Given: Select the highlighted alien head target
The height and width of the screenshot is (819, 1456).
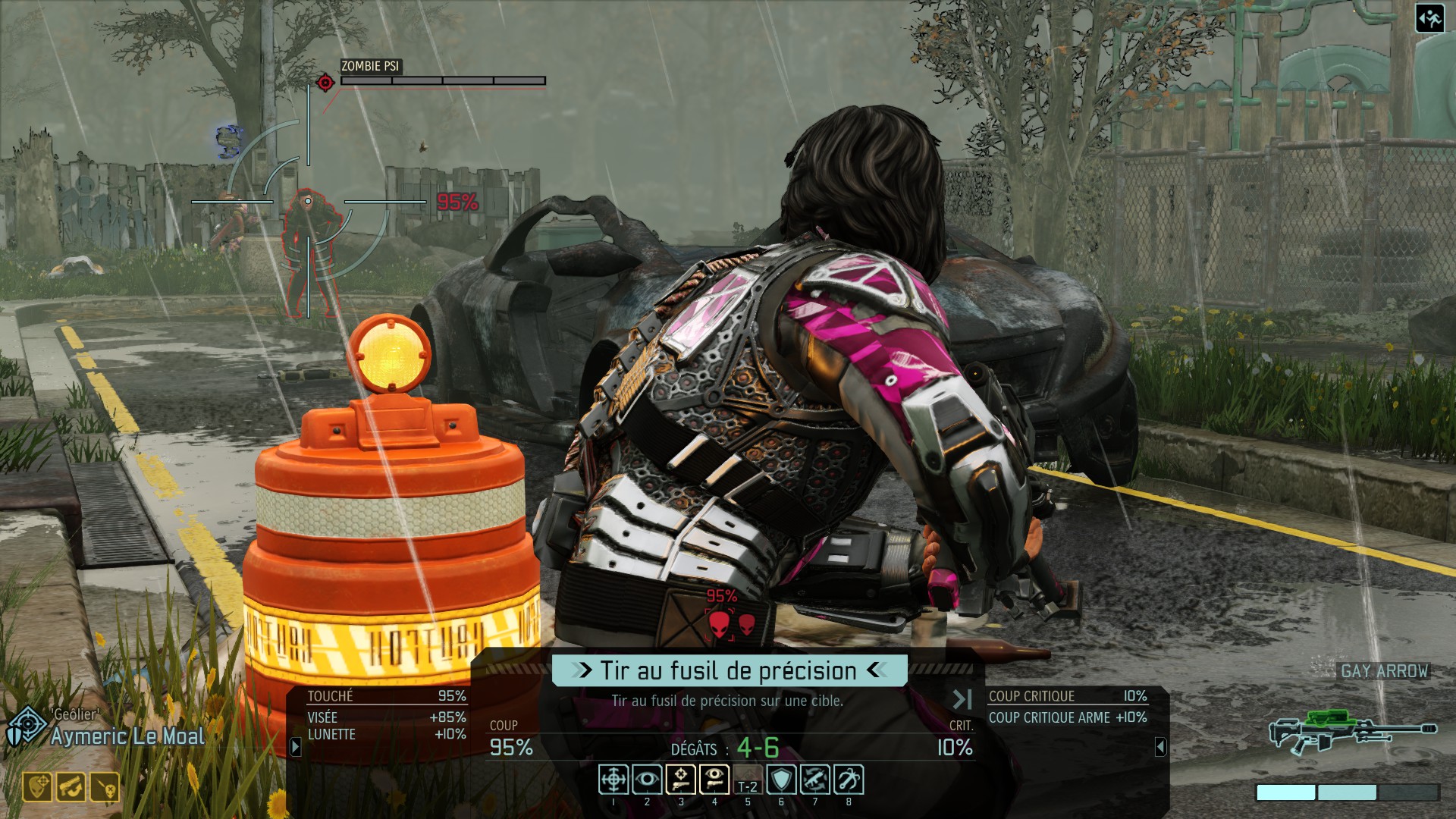Looking at the screenshot, I should 719,625.
